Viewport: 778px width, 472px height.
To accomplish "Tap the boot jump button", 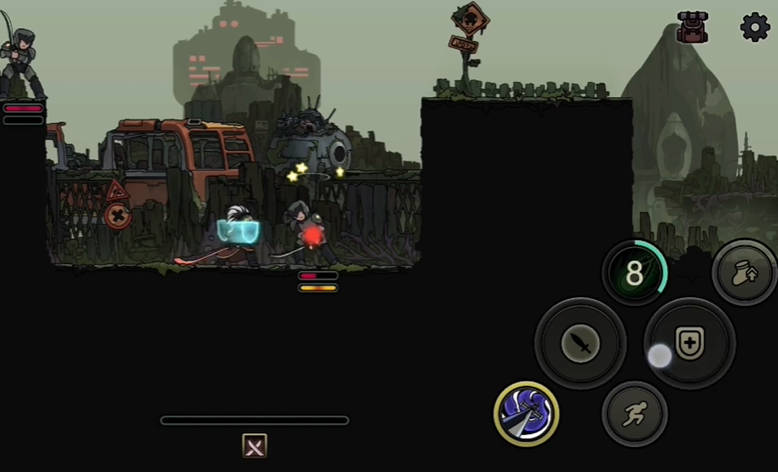I will point(745,273).
